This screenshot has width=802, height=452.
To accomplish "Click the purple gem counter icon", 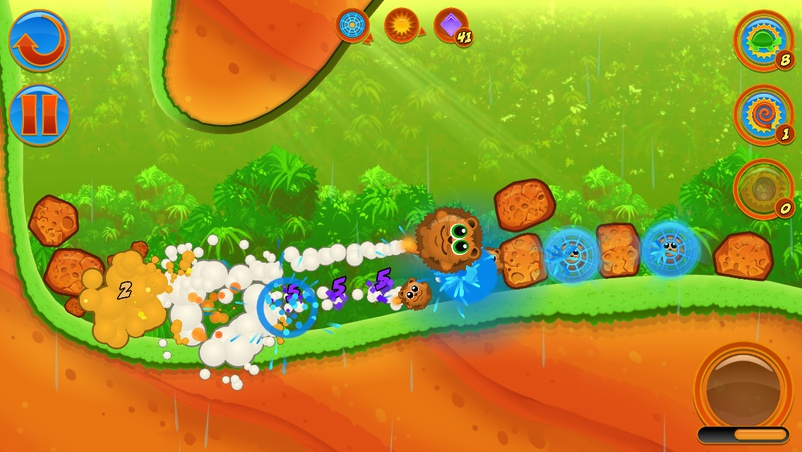I will coord(451,25).
